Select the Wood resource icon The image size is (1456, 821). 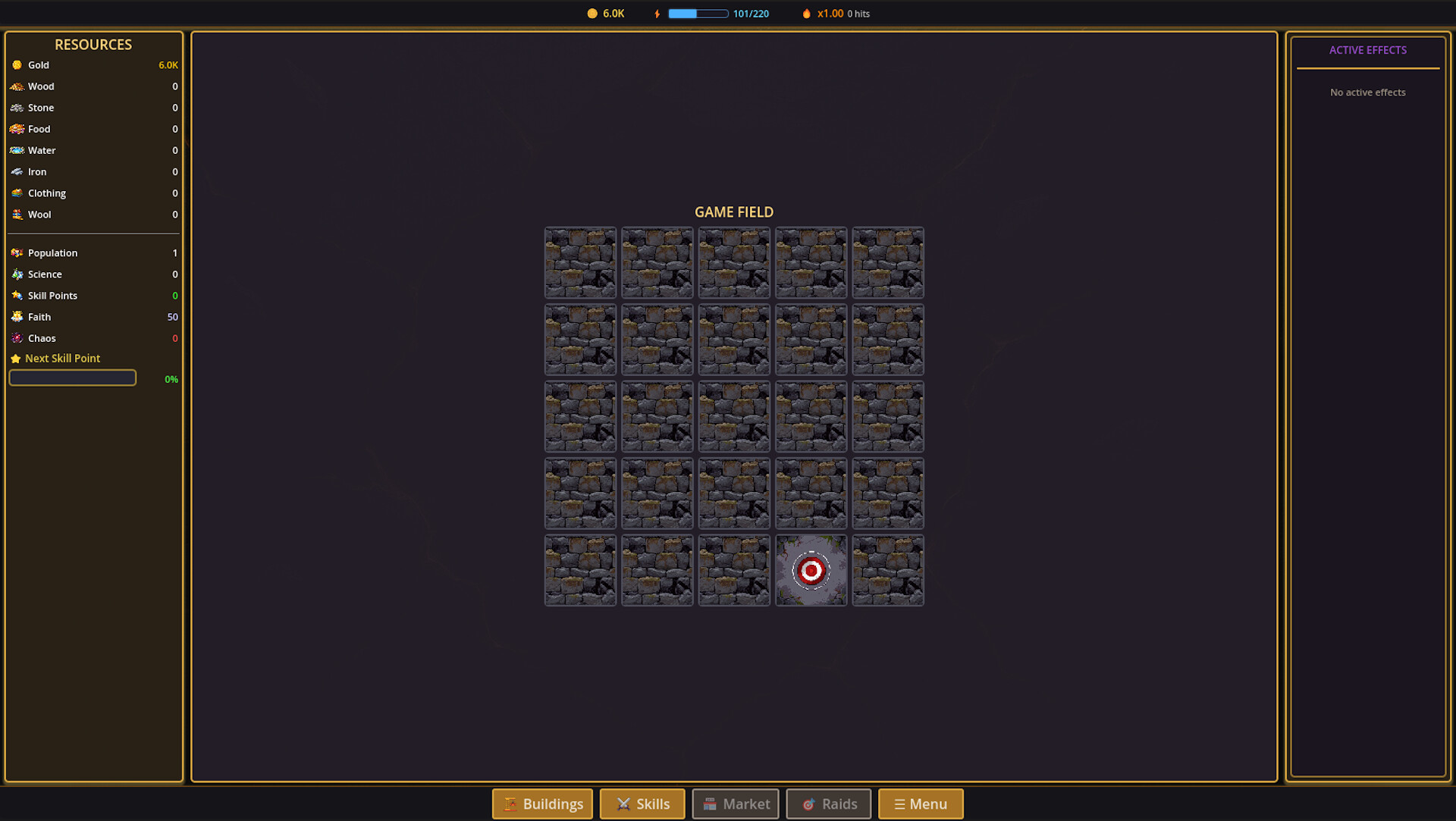(x=17, y=86)
